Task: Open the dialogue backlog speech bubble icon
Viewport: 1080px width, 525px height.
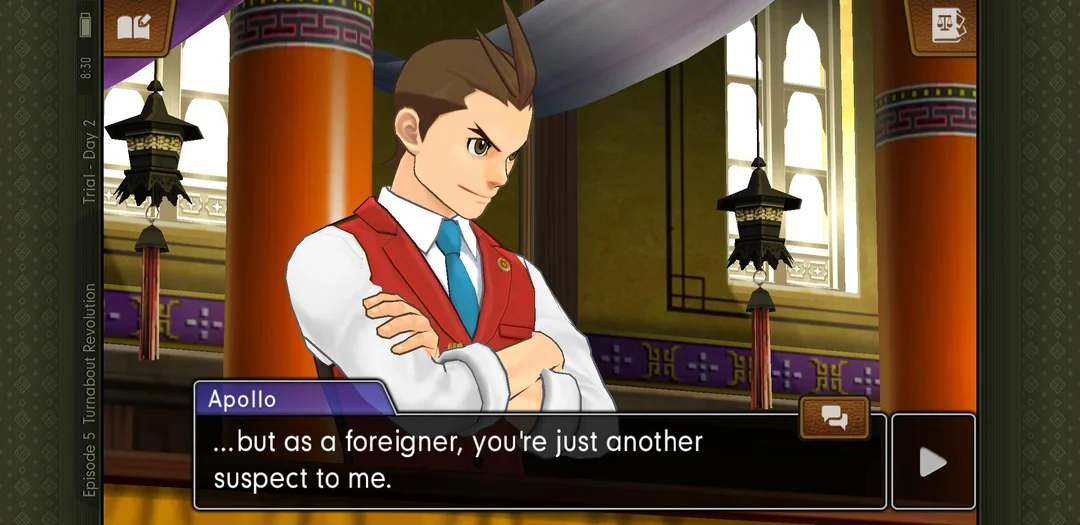Action: coord(834,417)
